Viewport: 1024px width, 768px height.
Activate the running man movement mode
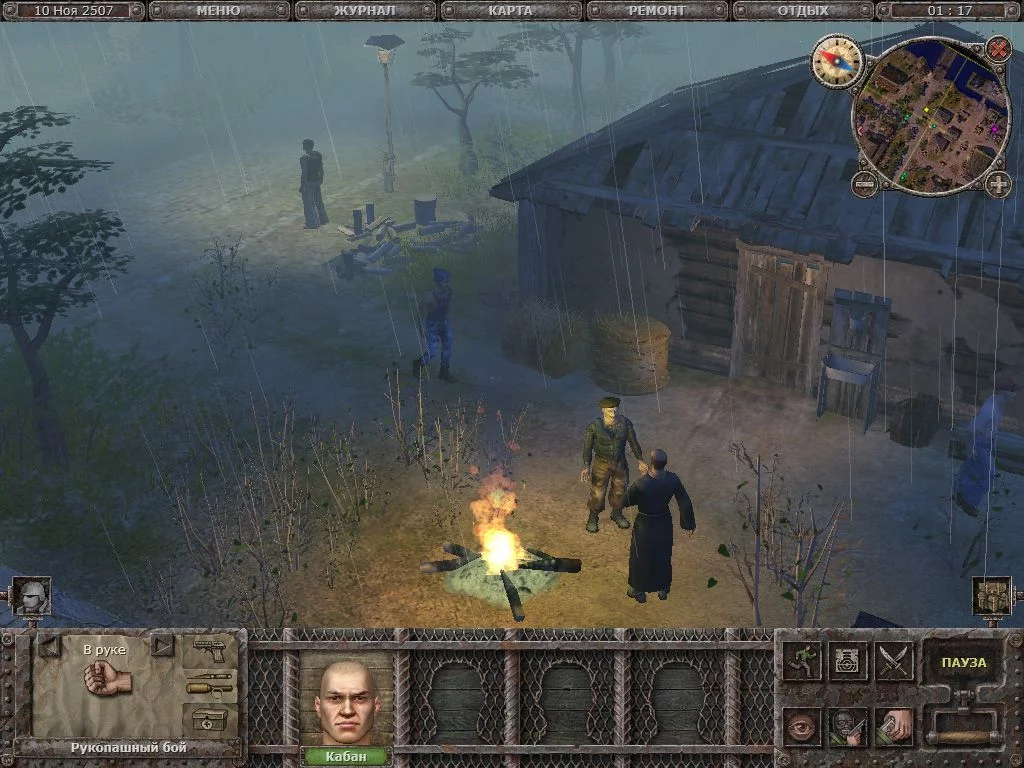point(802,661)
